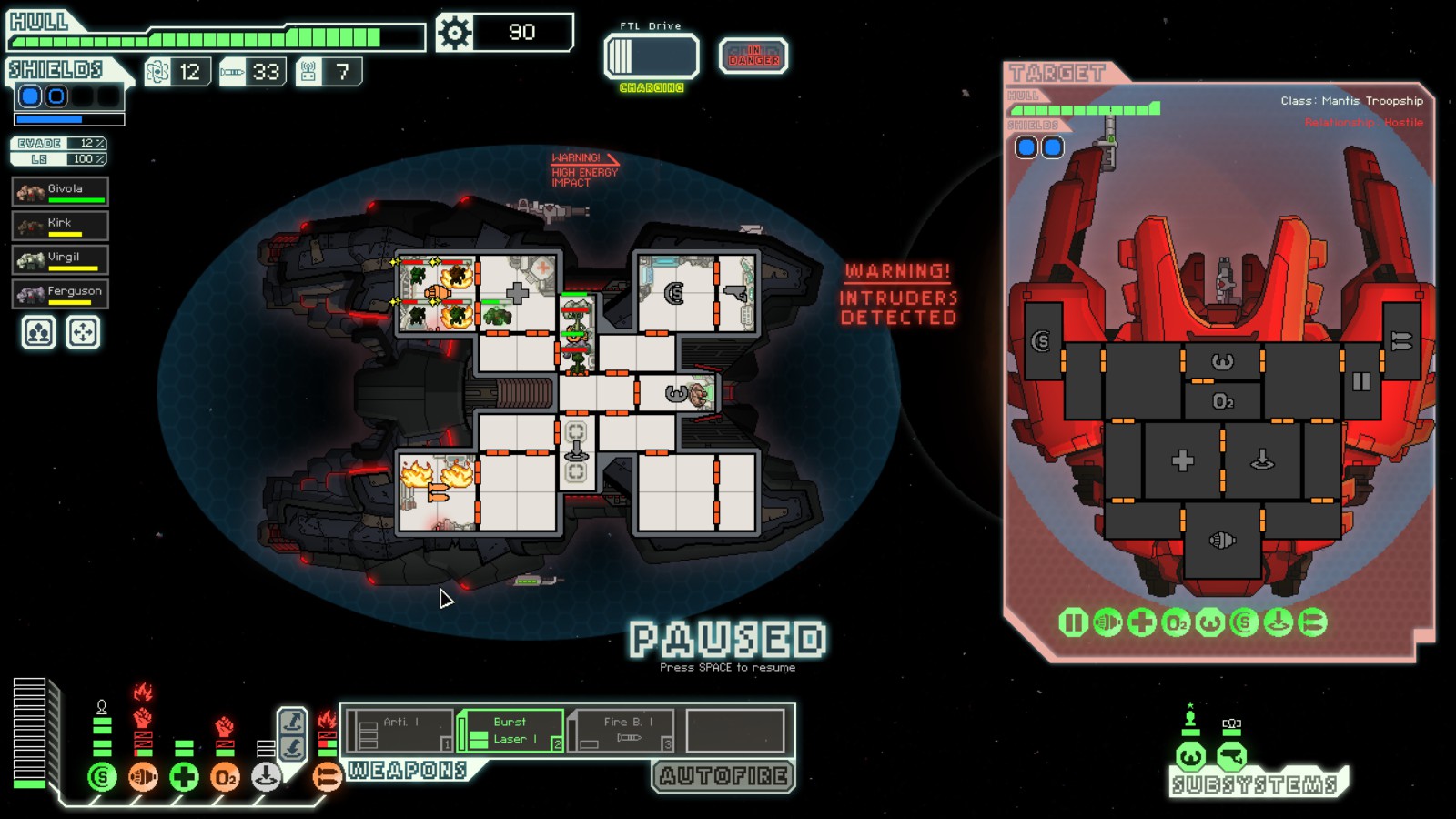Click the oxygen system icon
This screenshot has height=819, width=1456.
pyautogui.click(x=225, y=777)
